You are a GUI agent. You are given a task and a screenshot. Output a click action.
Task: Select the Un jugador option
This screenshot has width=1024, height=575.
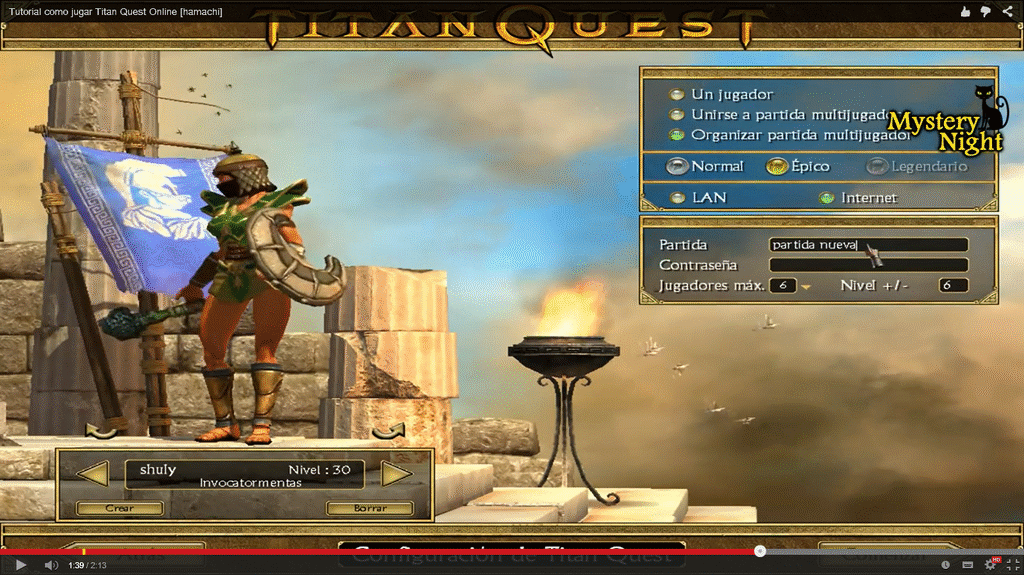tap(678, 94)
